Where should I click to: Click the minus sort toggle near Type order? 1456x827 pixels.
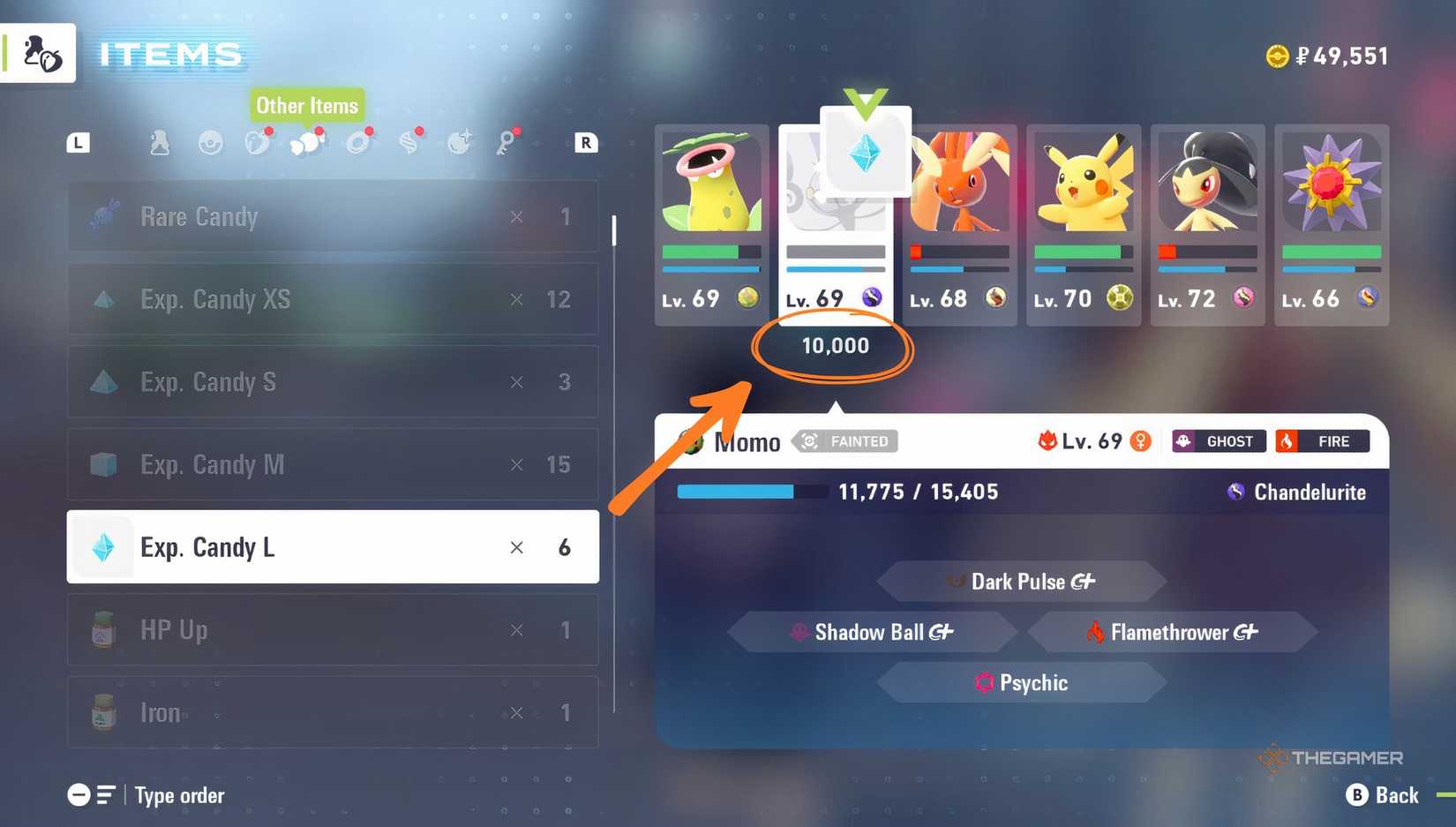(x=78, y=795)
